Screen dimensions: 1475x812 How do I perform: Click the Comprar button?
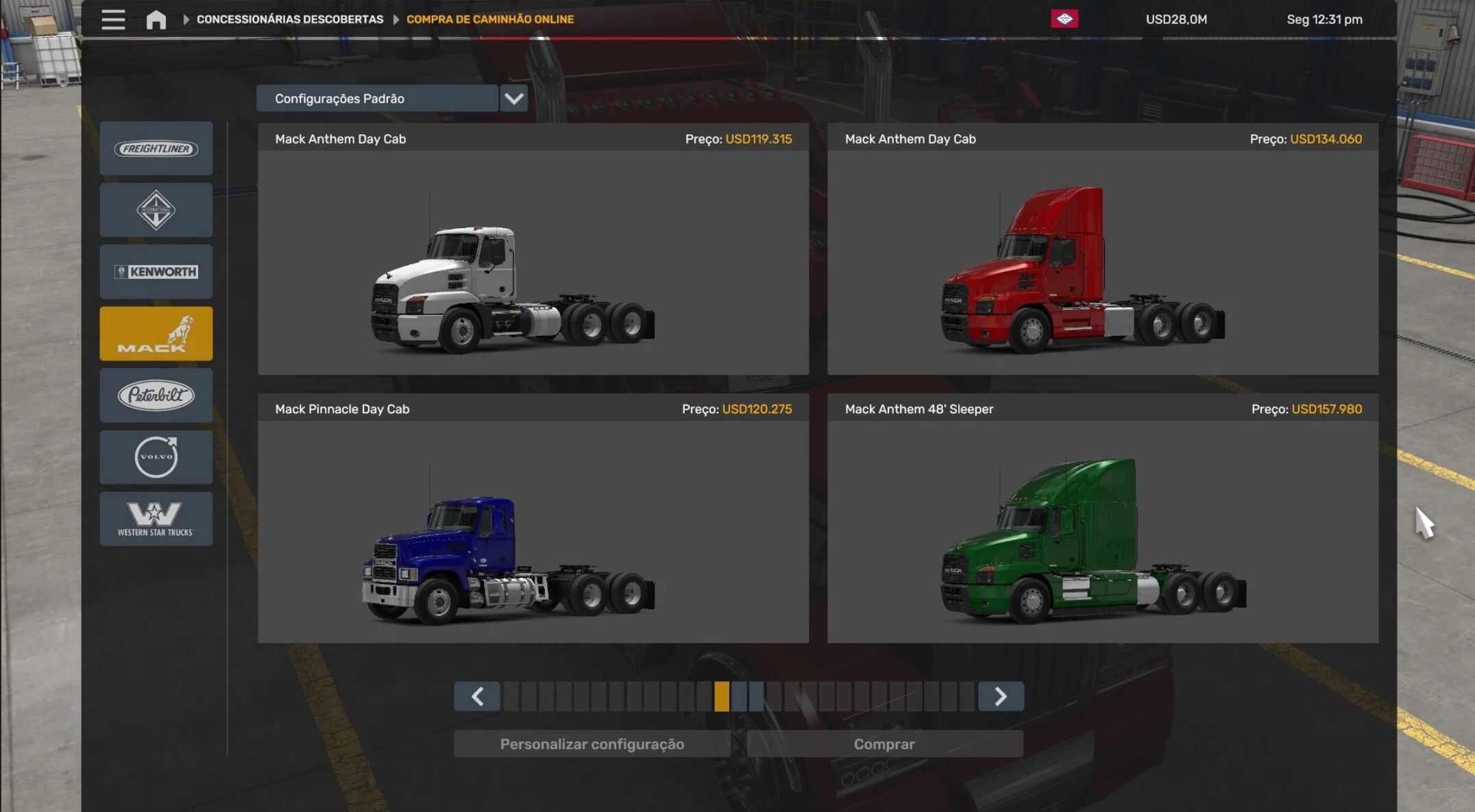click(x=884, y=744)
